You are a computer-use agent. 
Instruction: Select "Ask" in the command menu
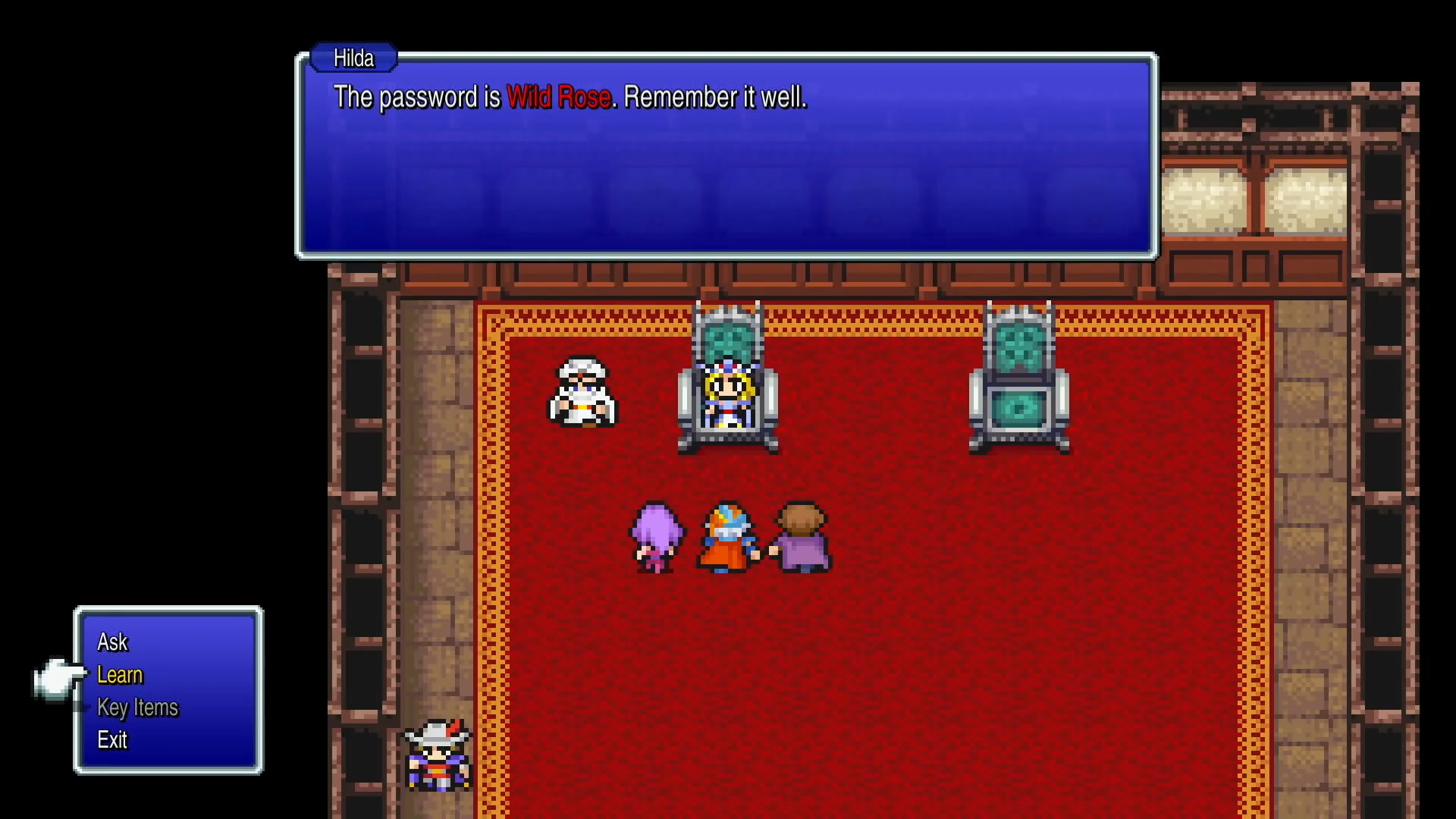tap(111, 642)
